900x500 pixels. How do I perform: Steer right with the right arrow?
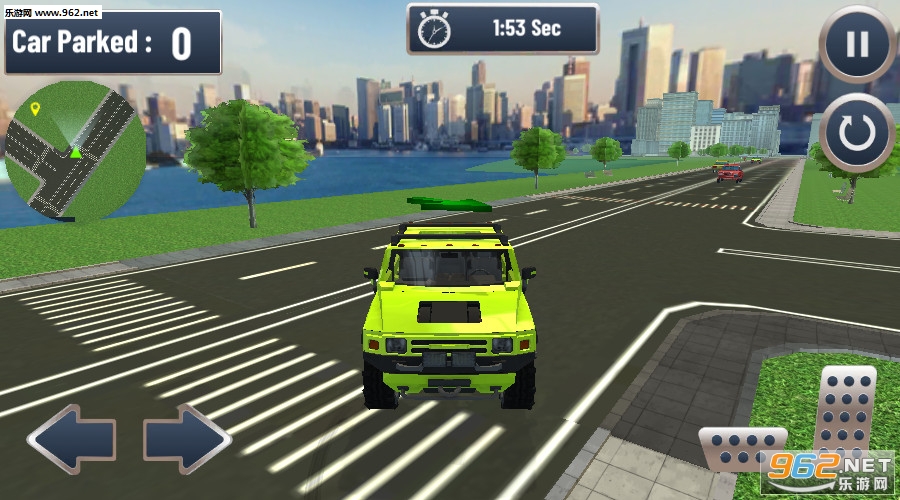[187, 439]
